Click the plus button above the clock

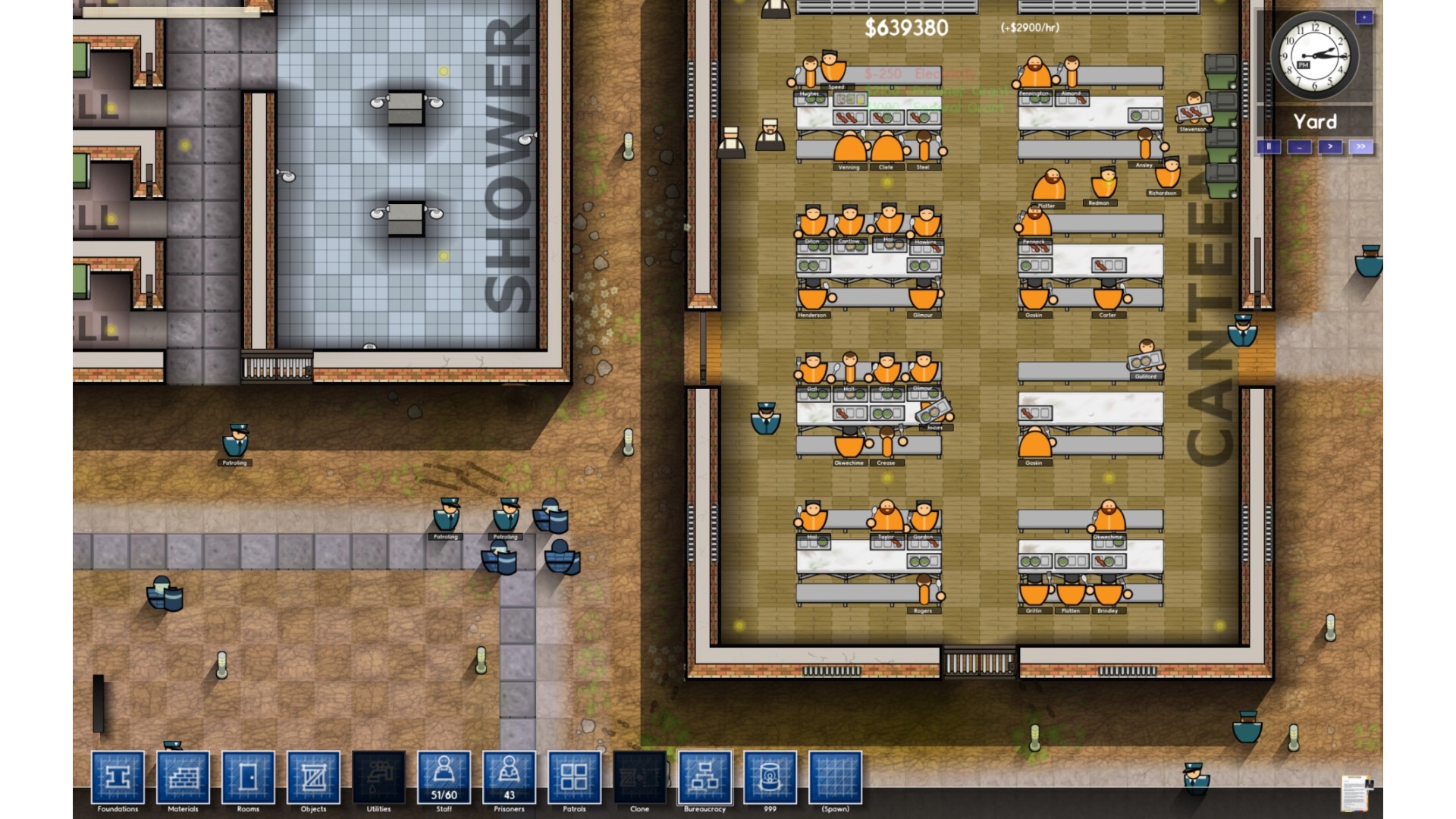coord(1363,17)
